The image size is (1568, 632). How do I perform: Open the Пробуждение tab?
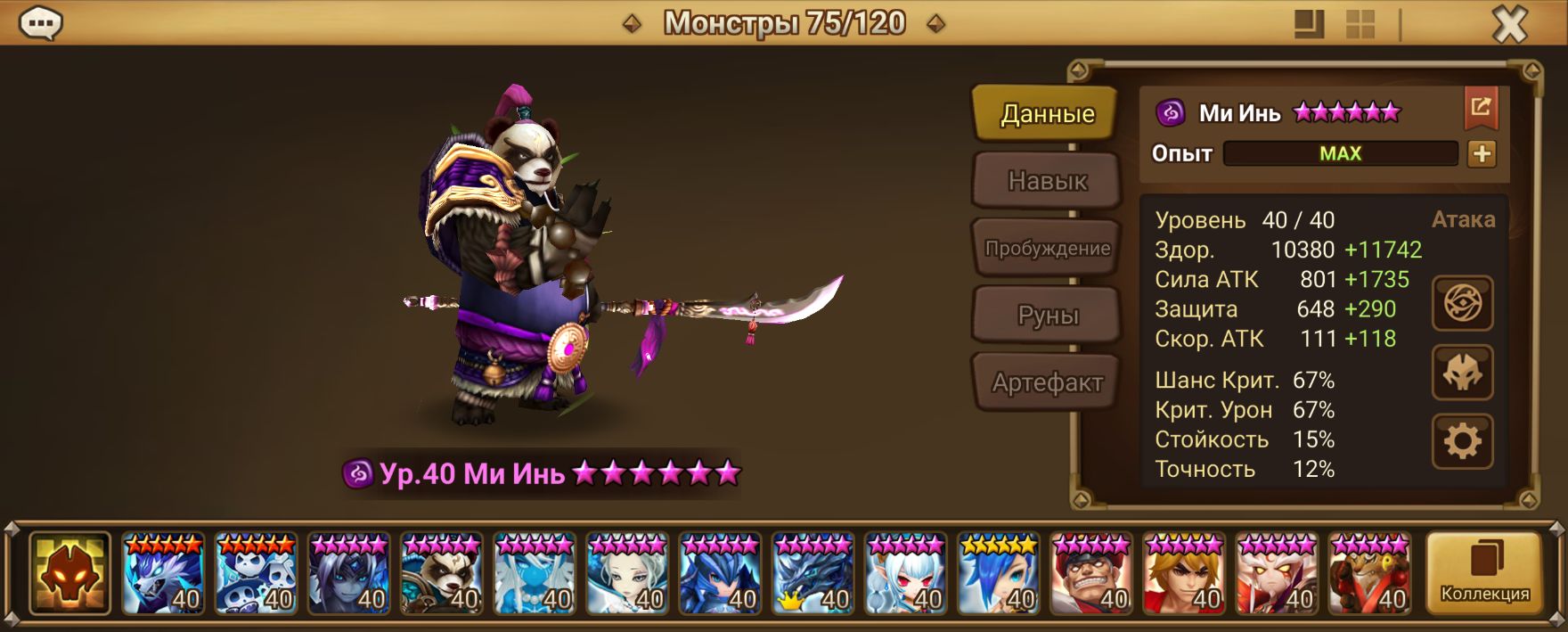1047,249
